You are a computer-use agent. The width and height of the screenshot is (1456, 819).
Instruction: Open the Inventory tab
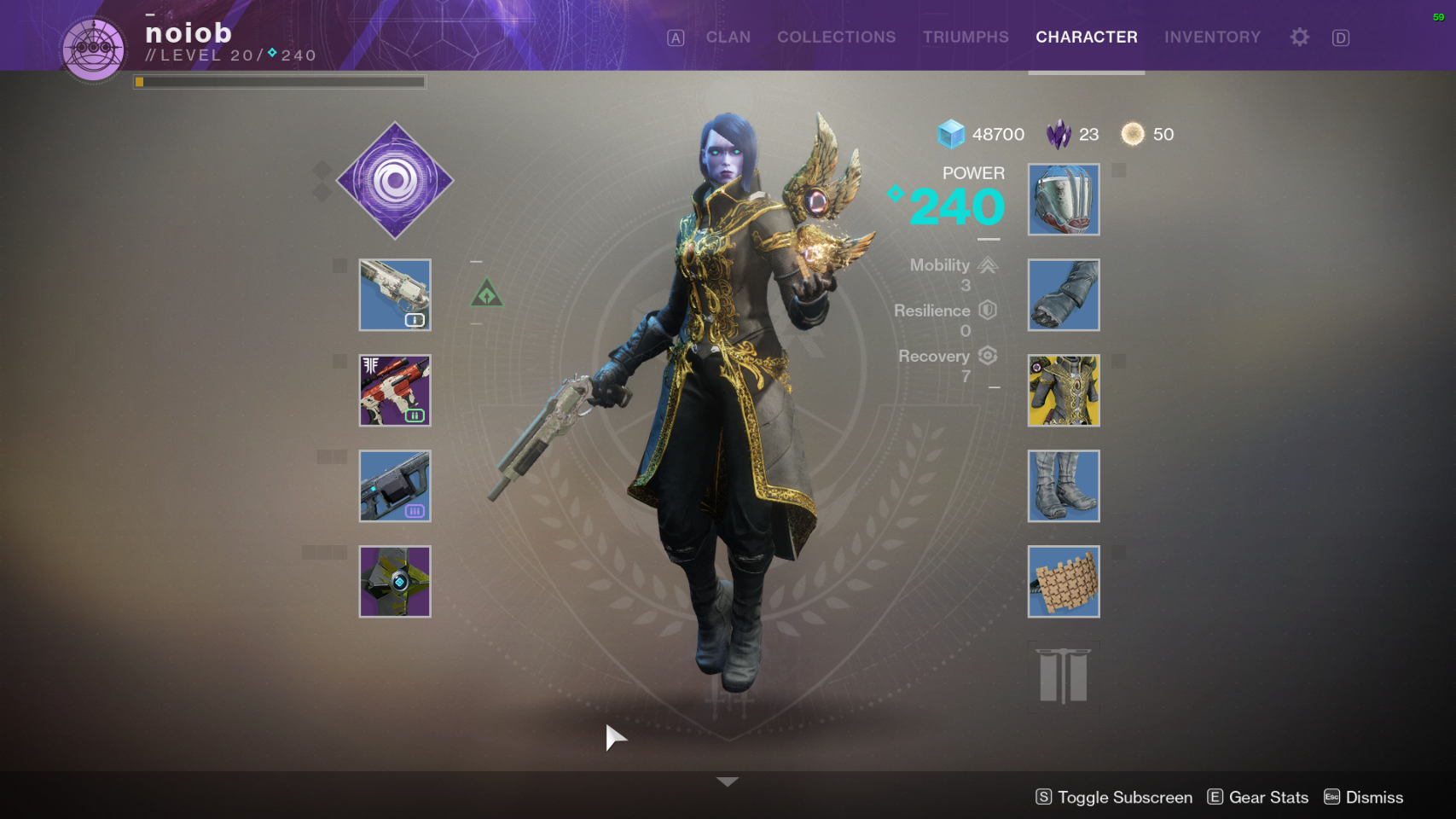point(1212,38)
